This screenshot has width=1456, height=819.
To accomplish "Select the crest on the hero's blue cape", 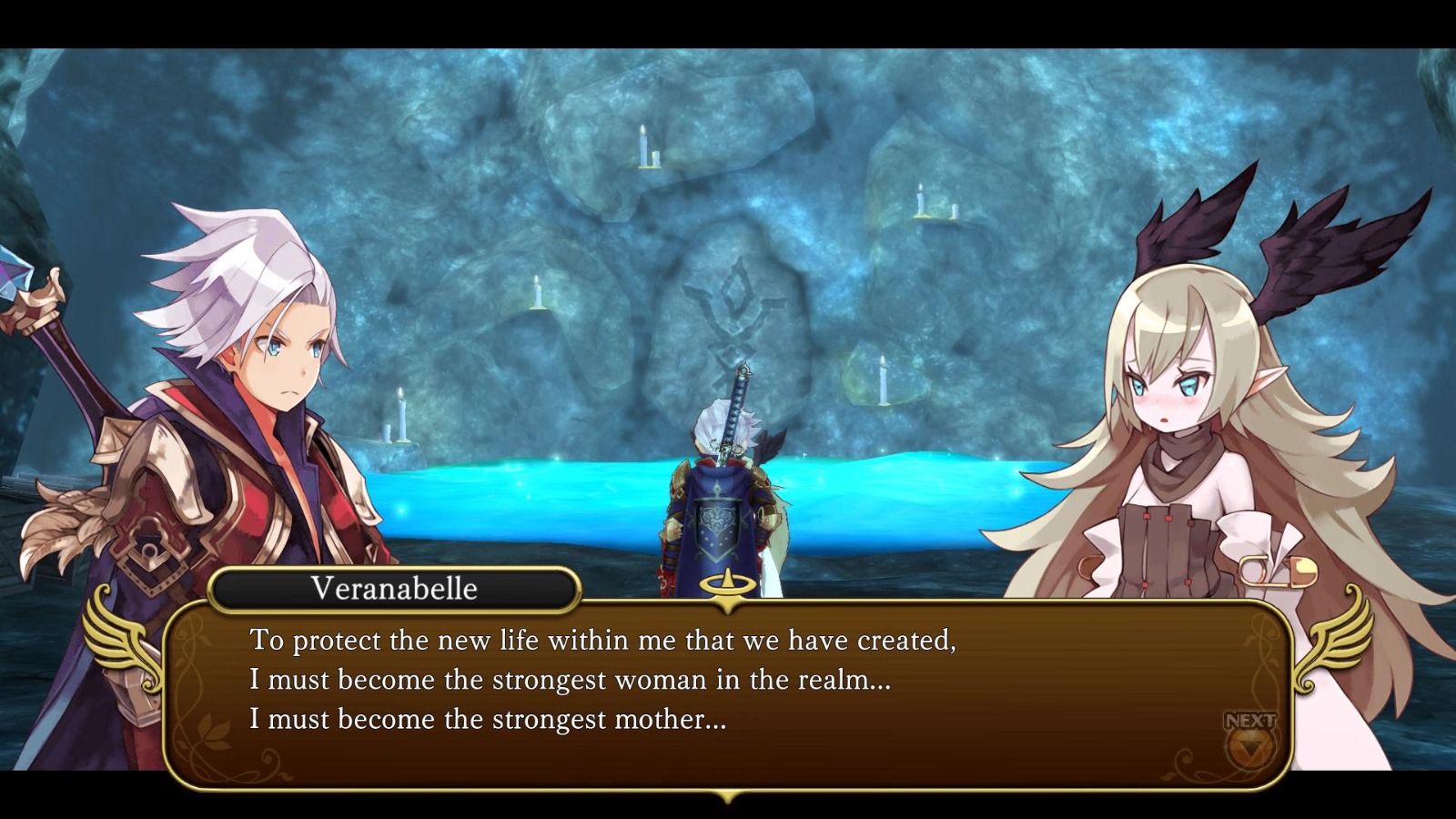I will coord(717,528).
